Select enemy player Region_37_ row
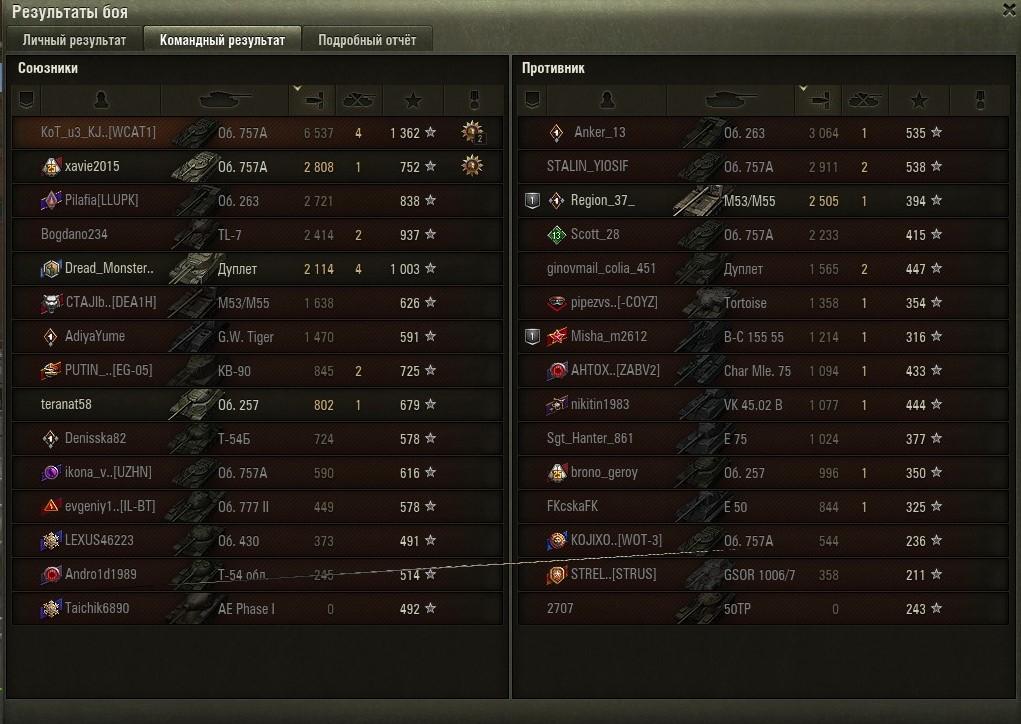Image resolution: width=1021 pixels, height=724 pixels. (x=602, y=201)
